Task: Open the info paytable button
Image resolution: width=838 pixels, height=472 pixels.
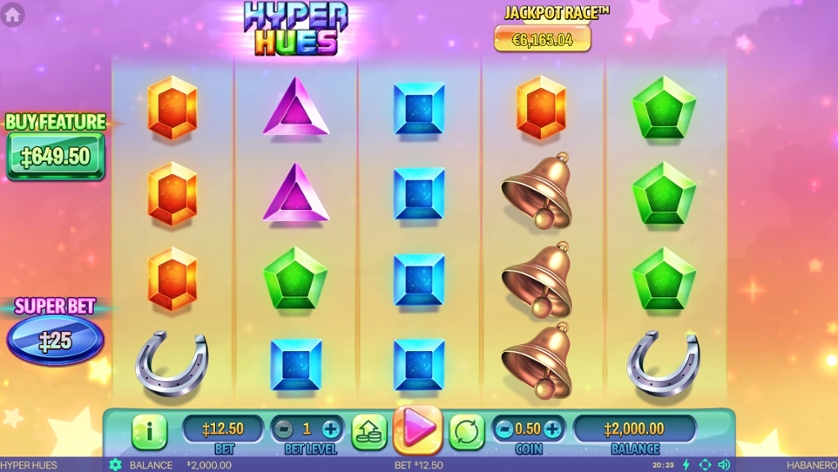Action: [x=149, y=431]
